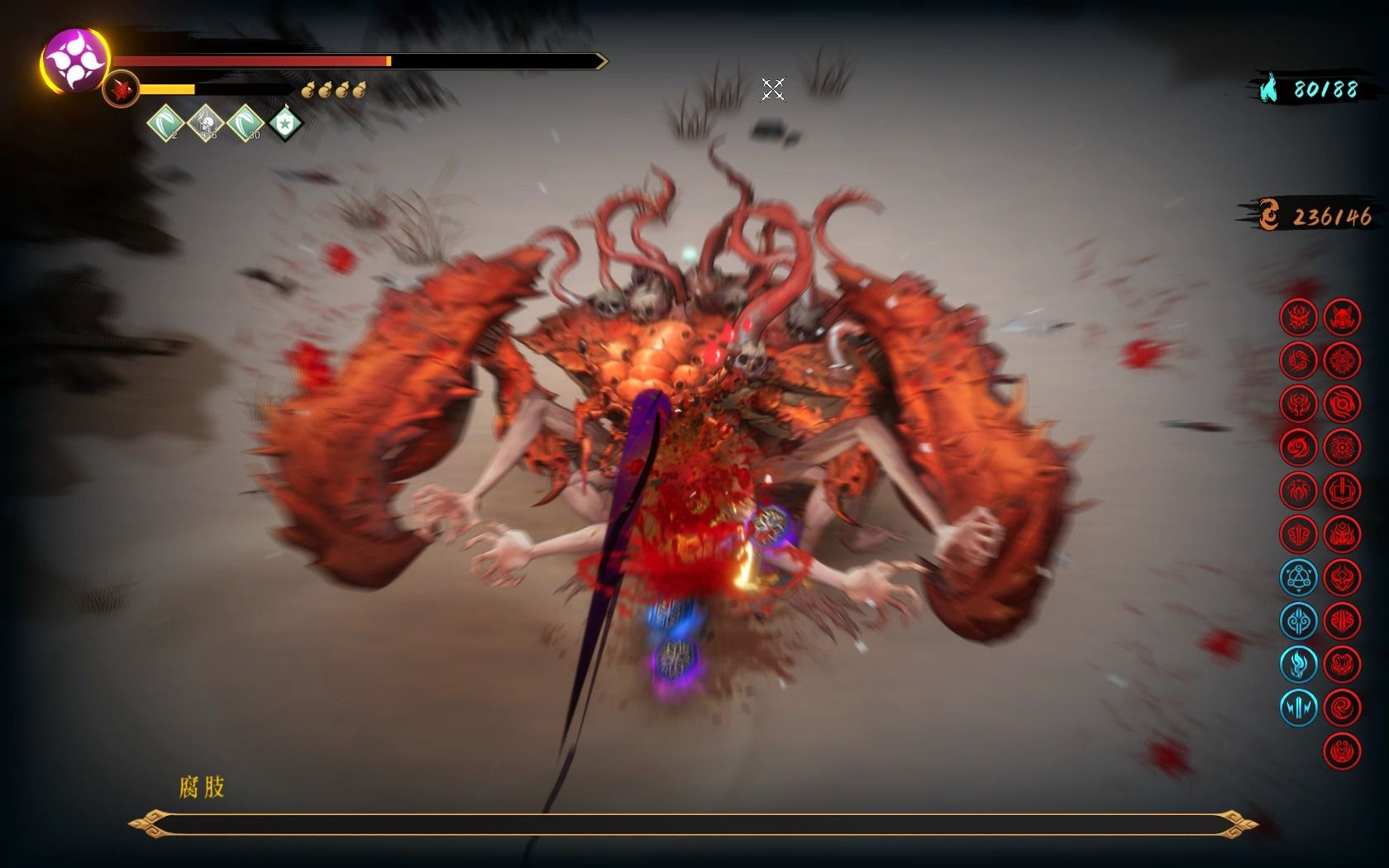Click the blue triangle relic icon

pos(1297,577)
